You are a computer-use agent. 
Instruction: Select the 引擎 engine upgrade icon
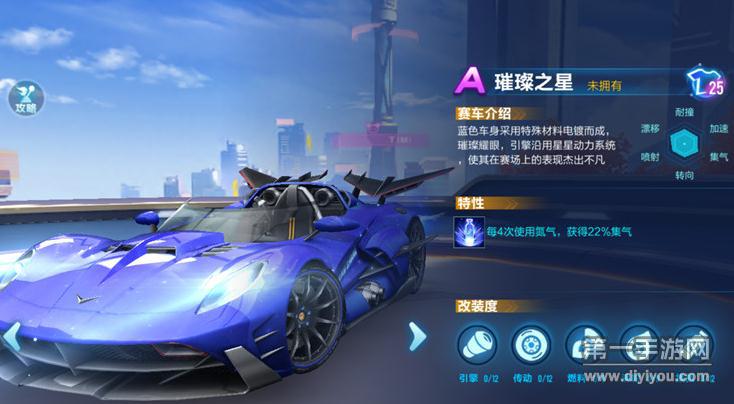(x=476, y=345)
